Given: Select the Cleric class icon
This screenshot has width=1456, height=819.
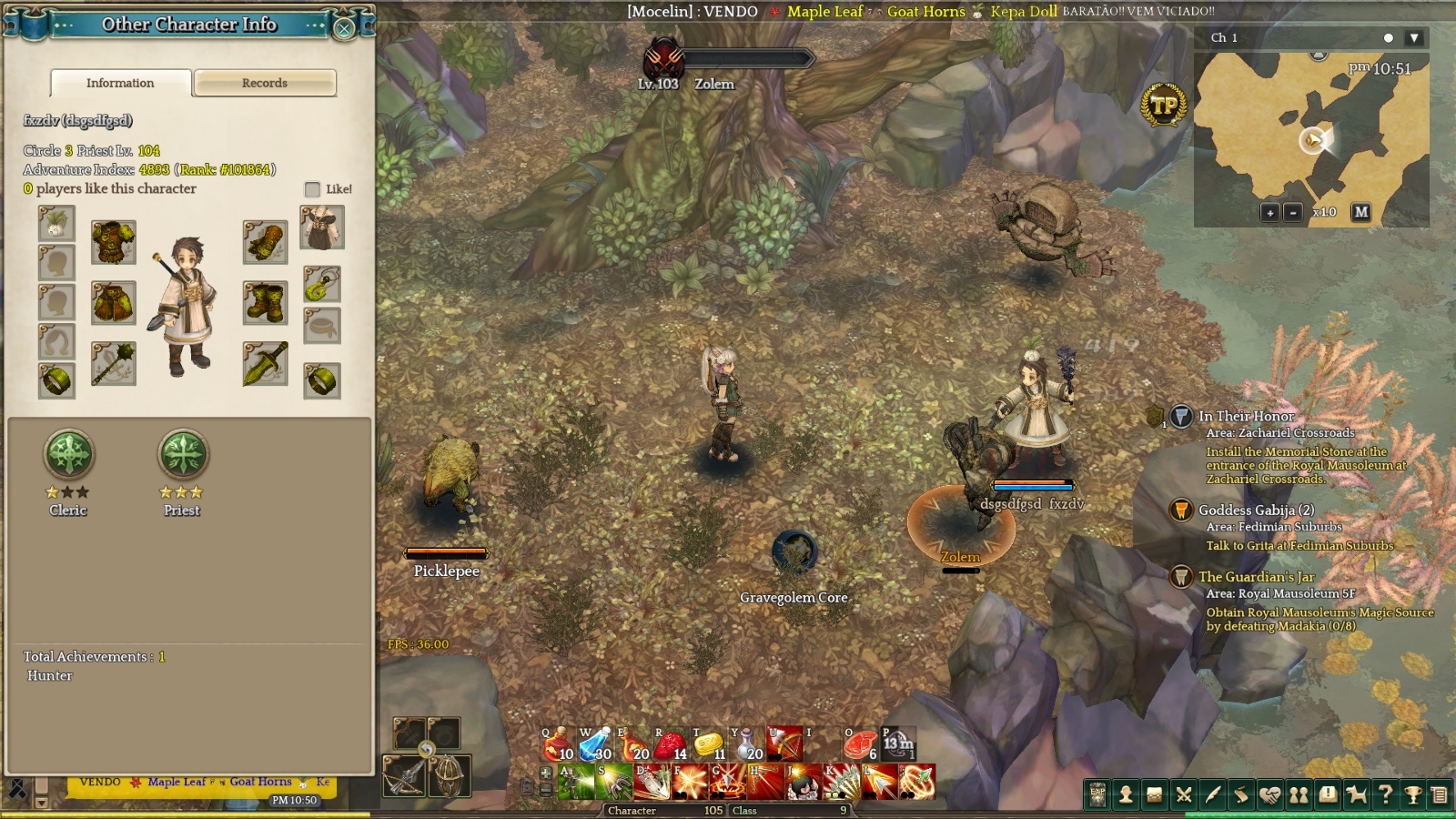Looking at the screenshot, I should pos(68,454).
